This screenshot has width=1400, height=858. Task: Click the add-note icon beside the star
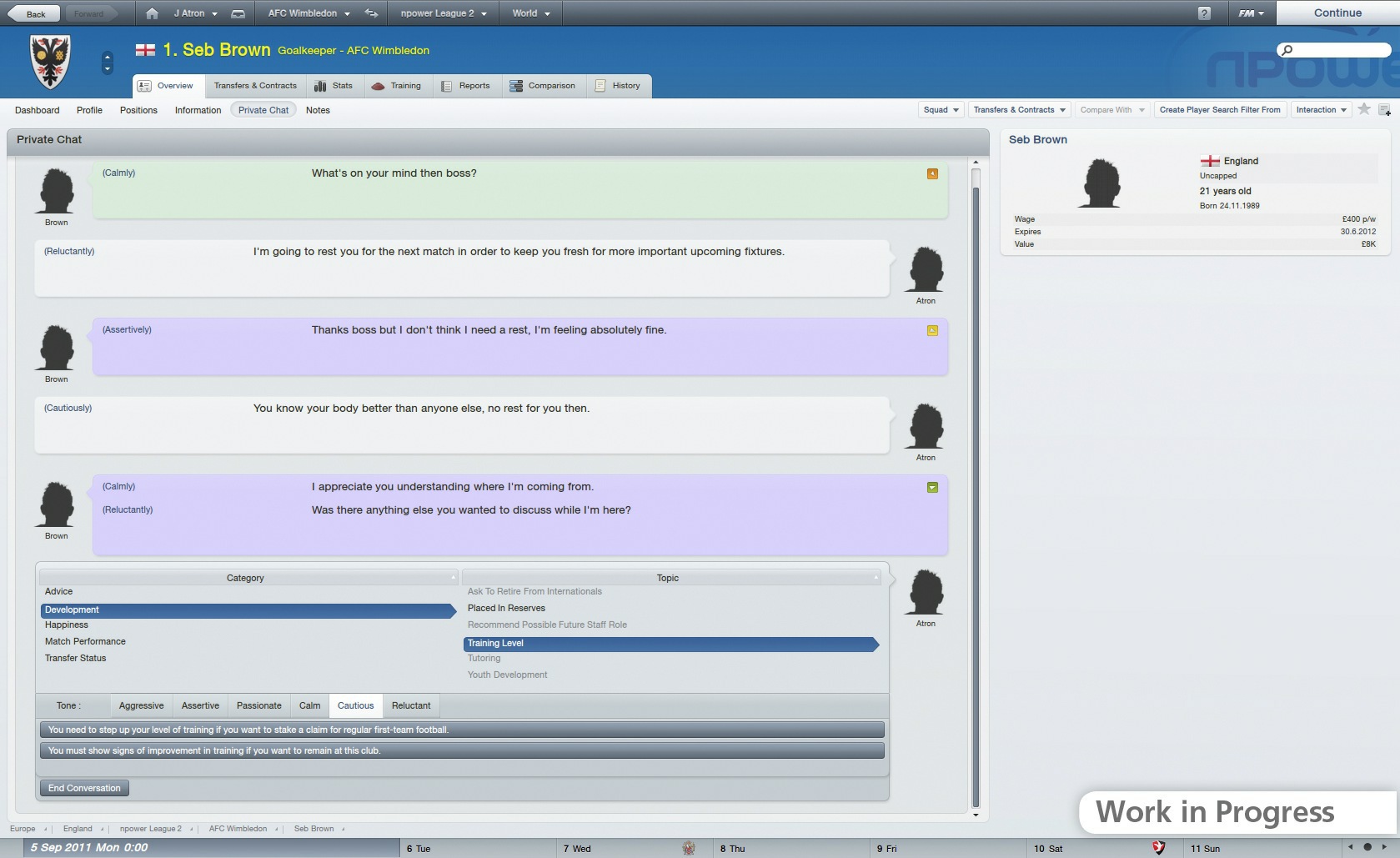click(1385, 109)
